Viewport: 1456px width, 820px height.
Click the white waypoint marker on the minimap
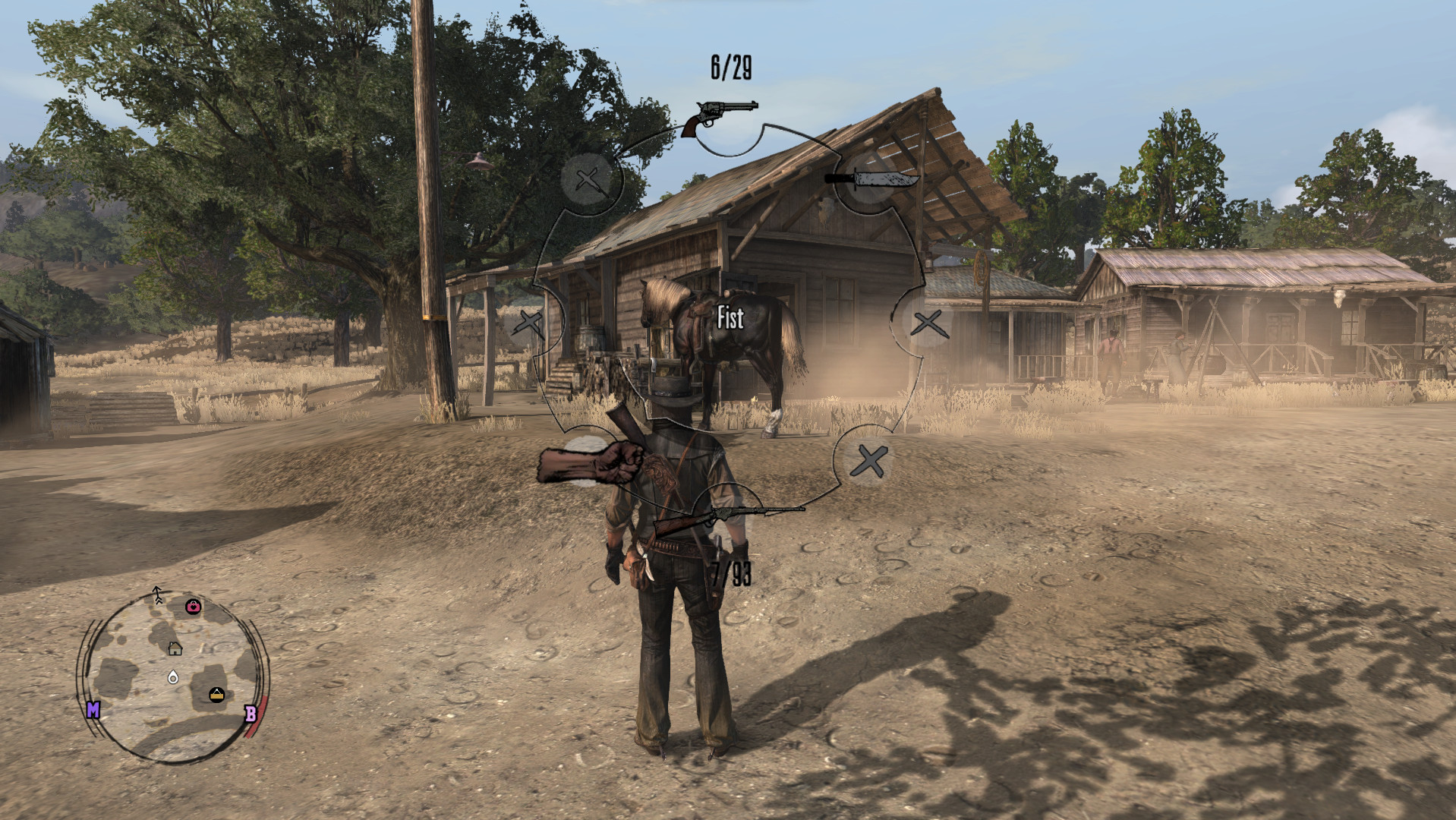pyautogui.click(x=173, y=677)
